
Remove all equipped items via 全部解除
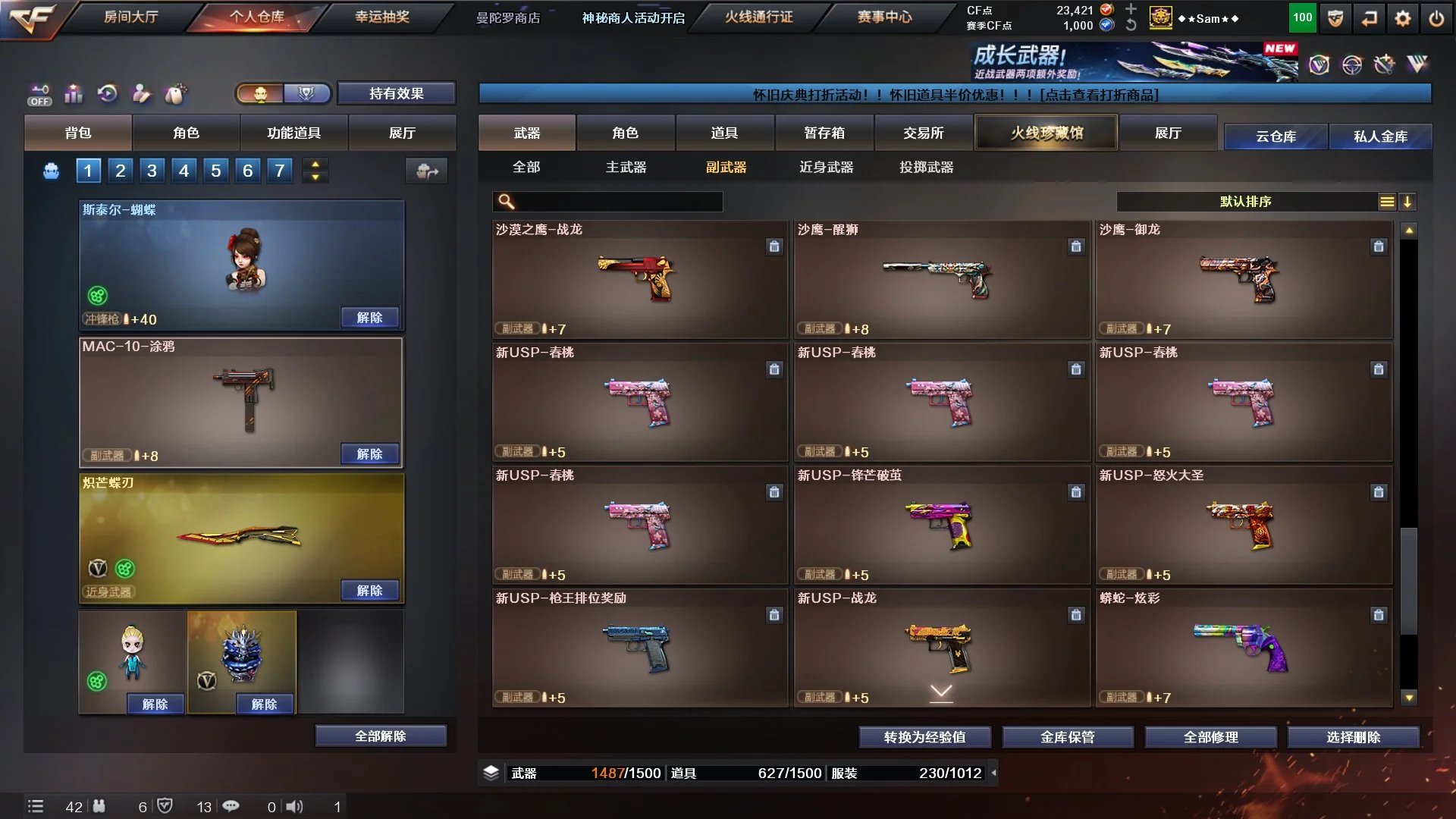coord(380,736)
